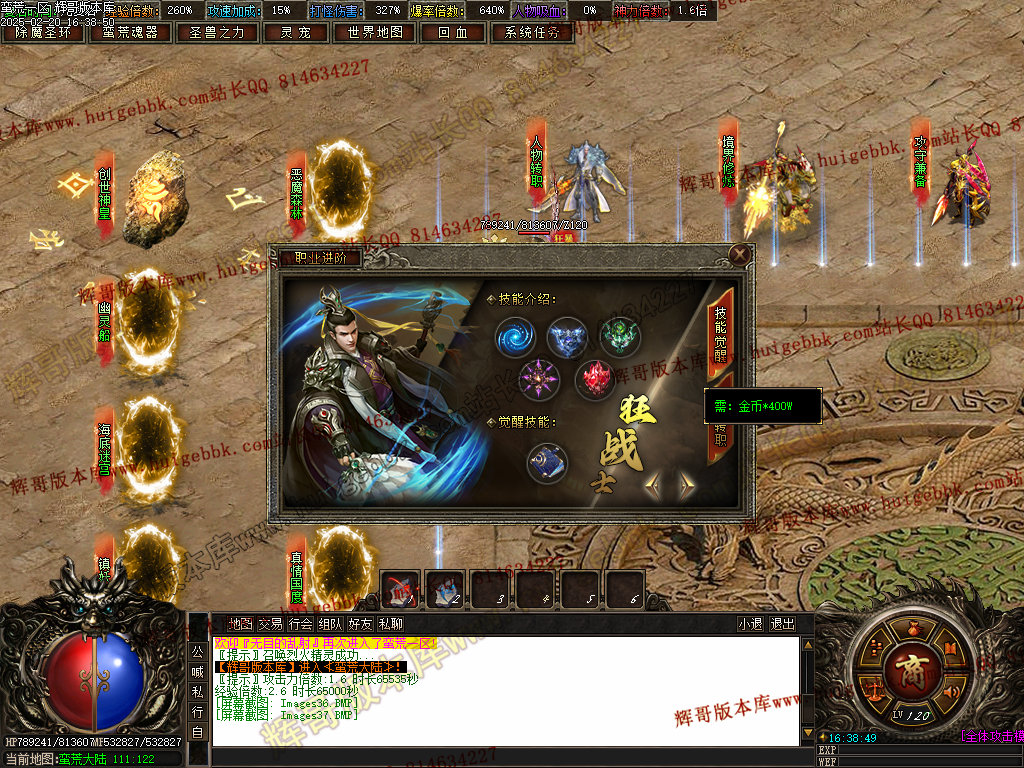
Task: Open the 商 shop button in the dial
Action: pyautogui.click(x=911, y=666)
